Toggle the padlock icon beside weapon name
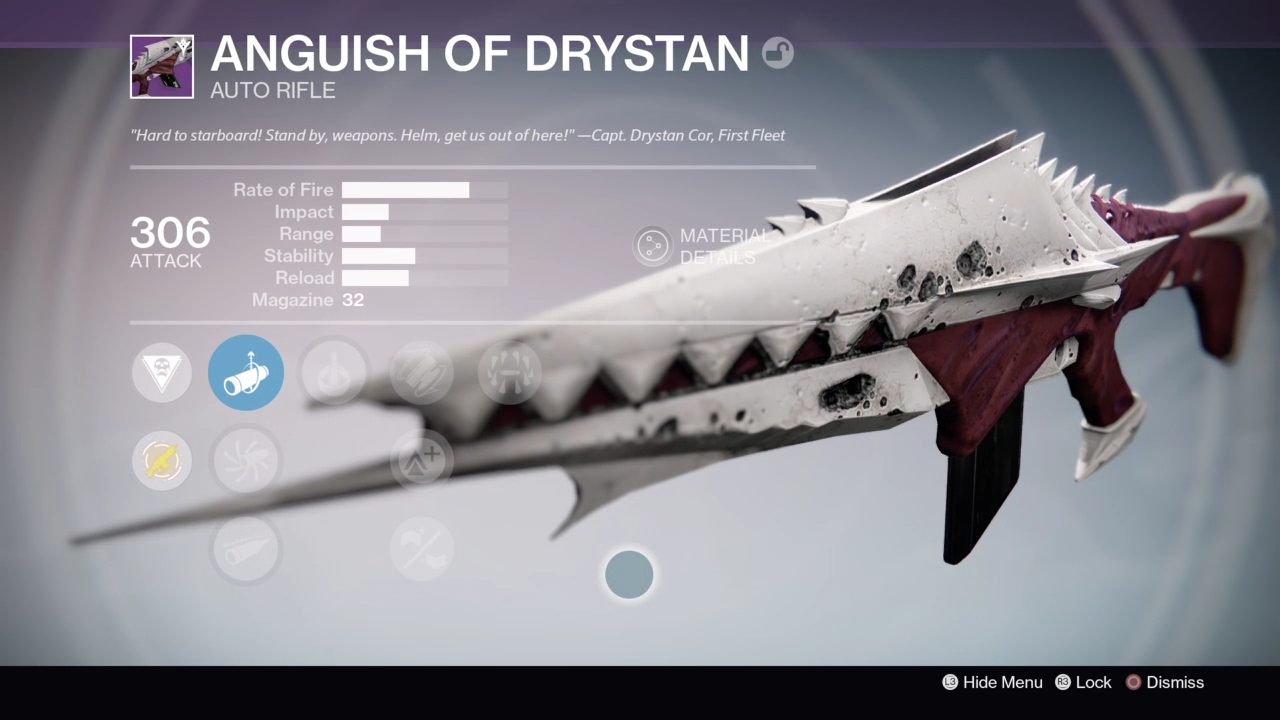The height and width of the screenshot is (720, 1280). point(777,53)
